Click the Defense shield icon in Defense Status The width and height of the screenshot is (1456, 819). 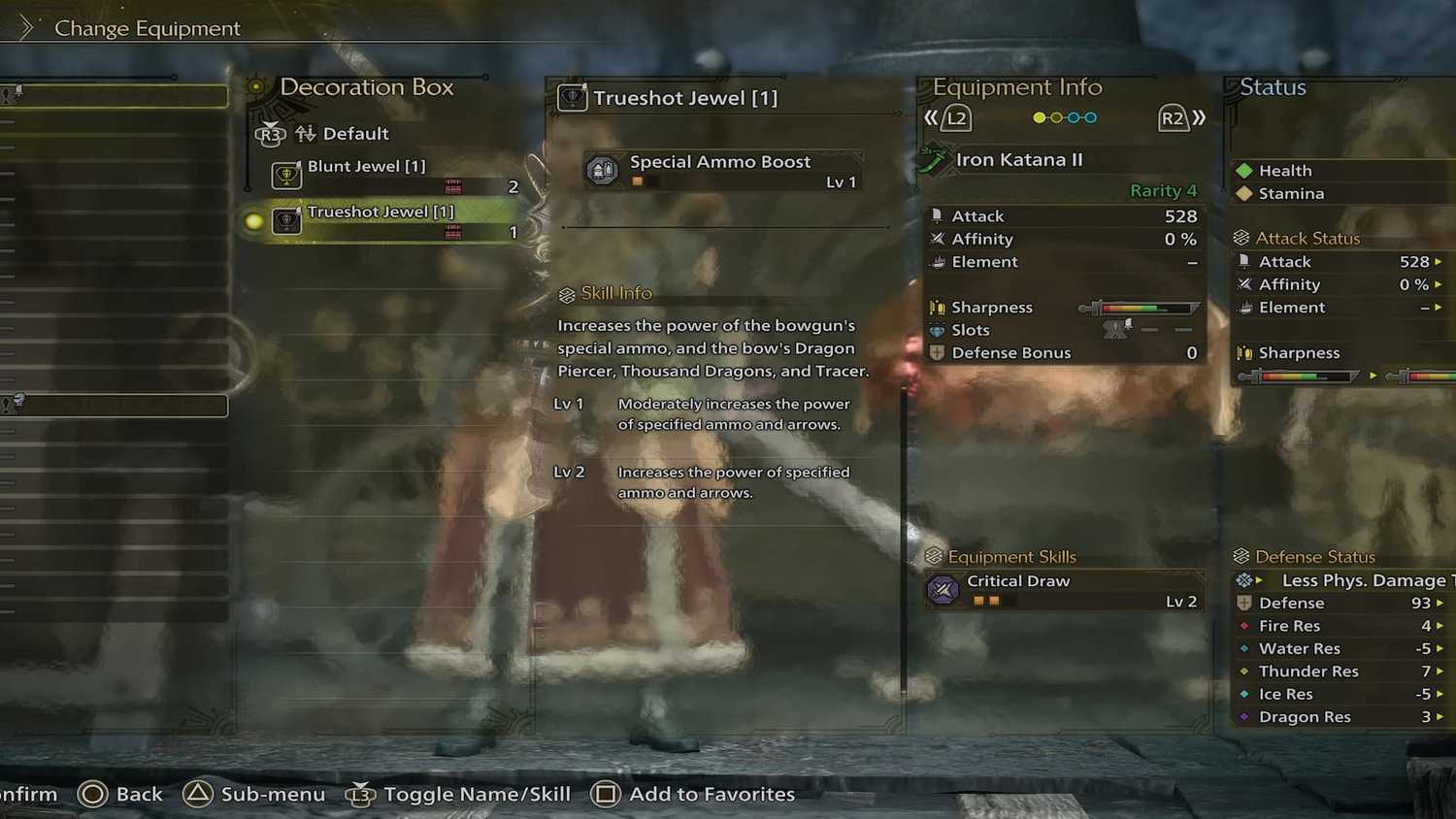[x=1246, y=603]
